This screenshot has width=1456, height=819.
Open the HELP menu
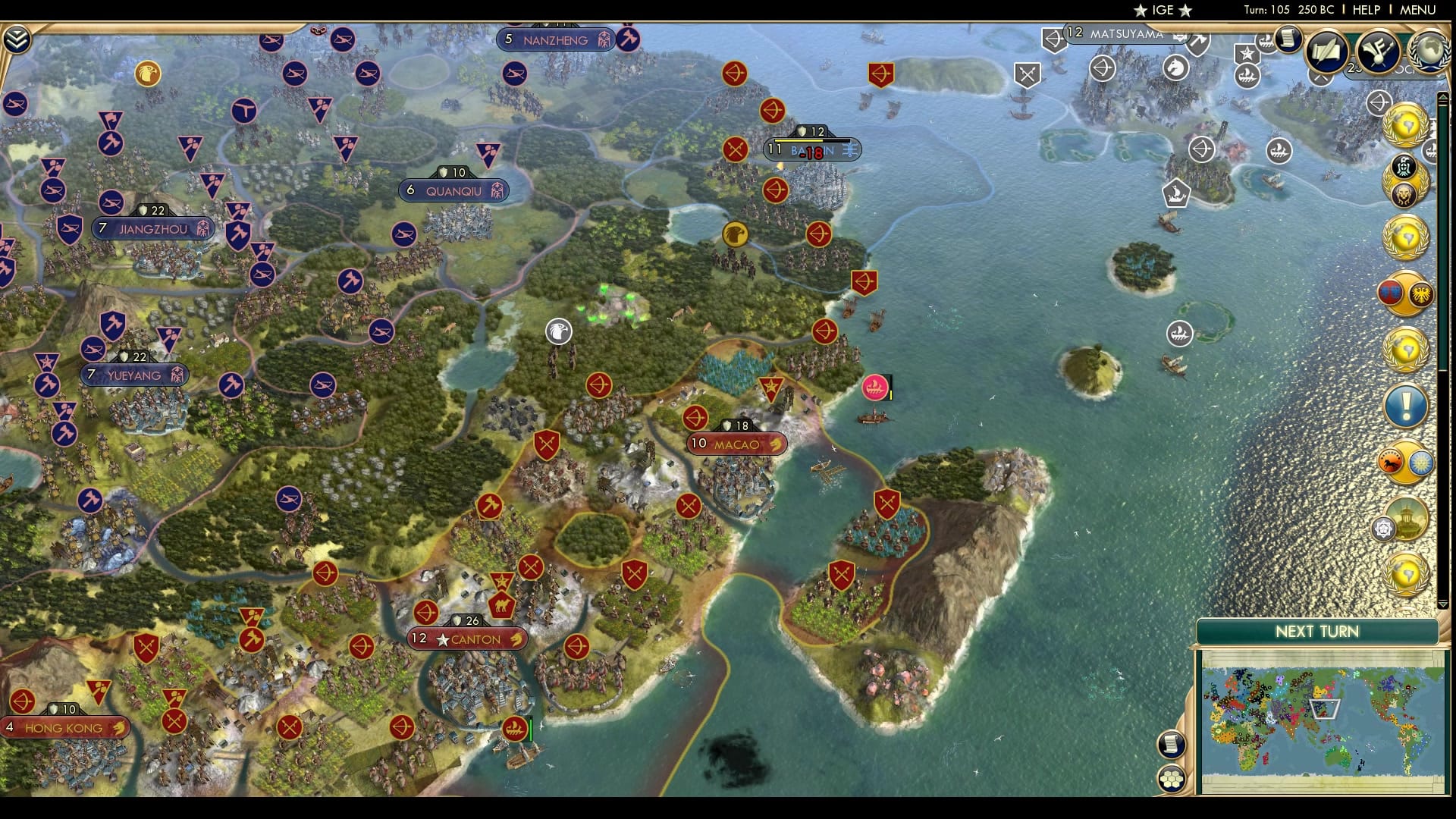[1365, 10]
